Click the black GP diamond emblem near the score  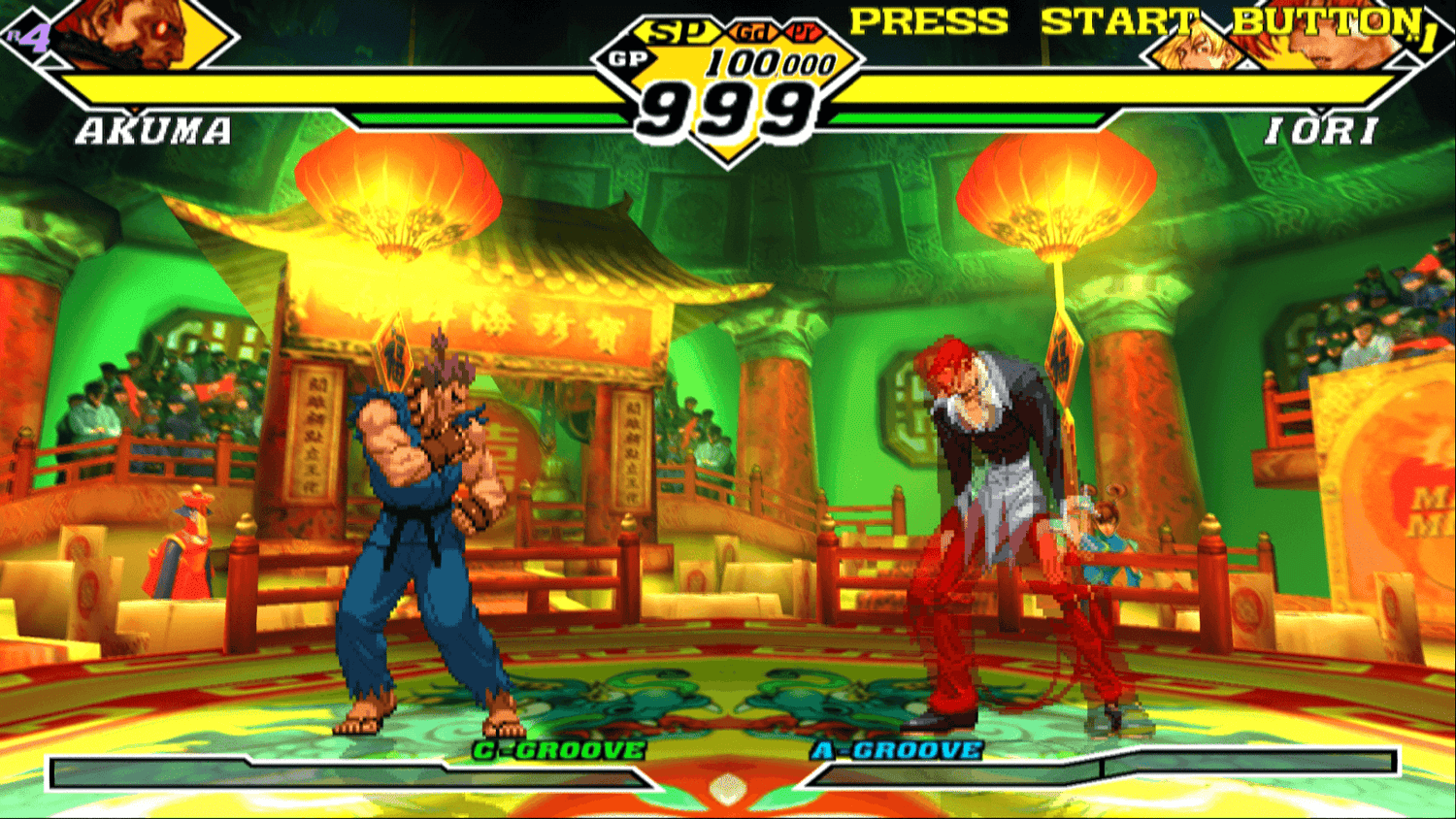pos(629,56)
